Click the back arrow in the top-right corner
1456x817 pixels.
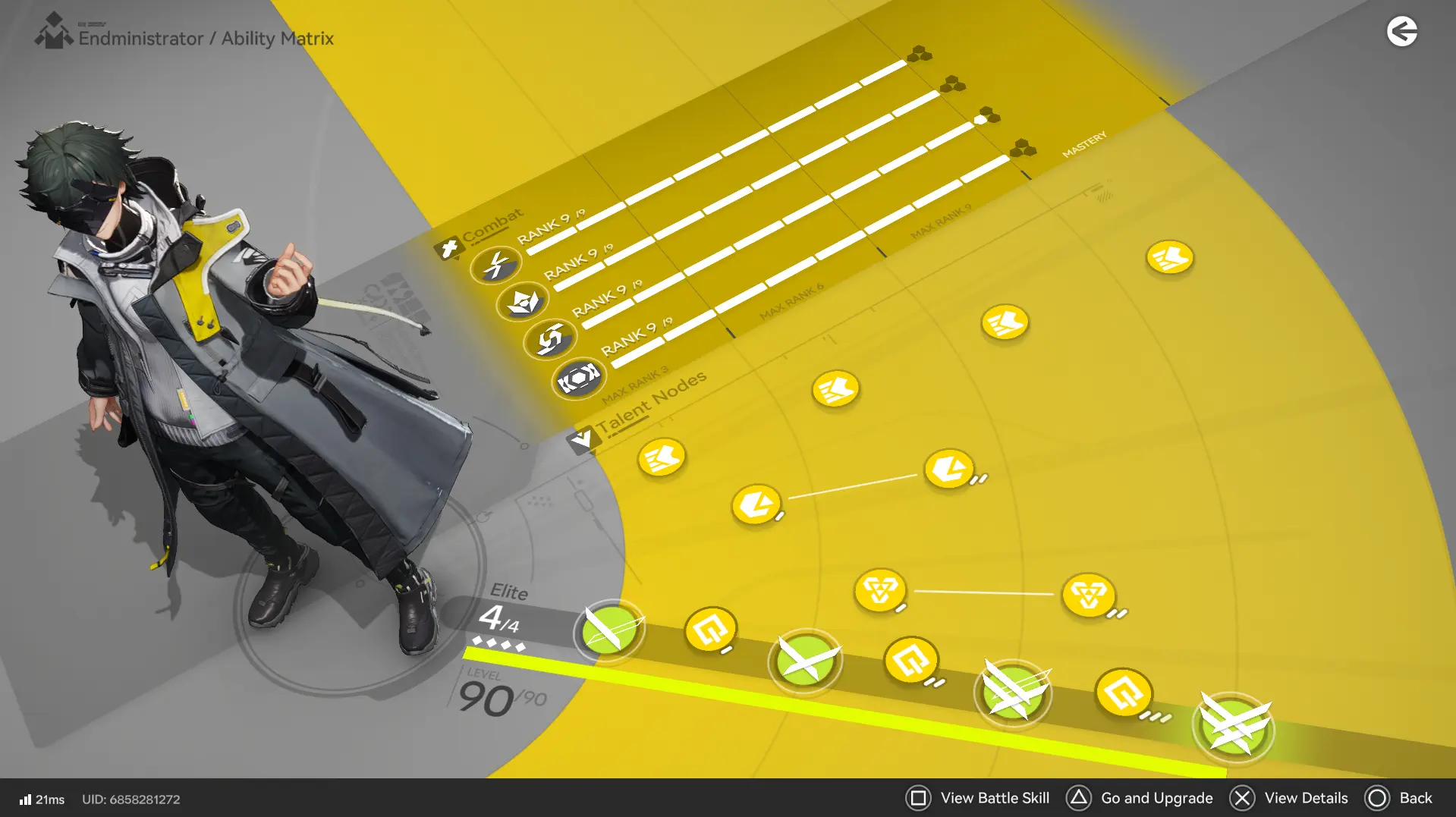pos(1403,32)
